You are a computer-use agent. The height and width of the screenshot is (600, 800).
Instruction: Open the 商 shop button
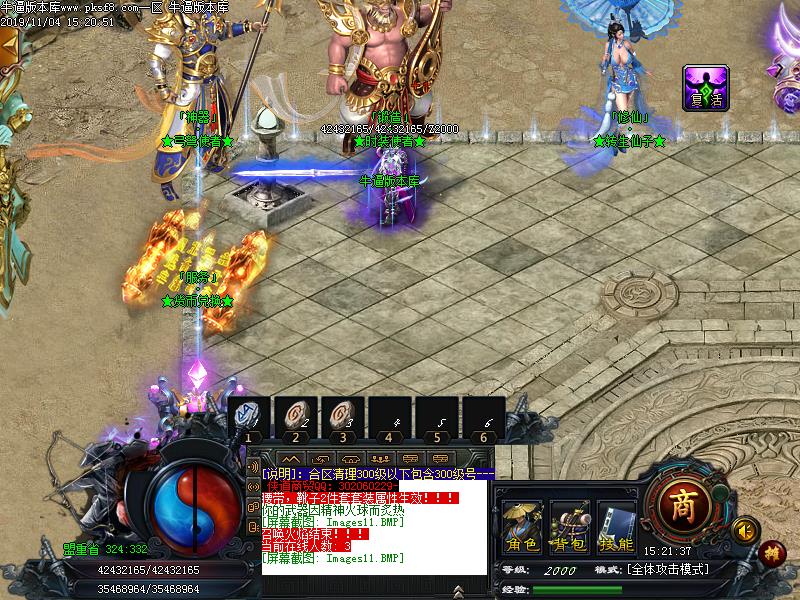coord(683,503)
